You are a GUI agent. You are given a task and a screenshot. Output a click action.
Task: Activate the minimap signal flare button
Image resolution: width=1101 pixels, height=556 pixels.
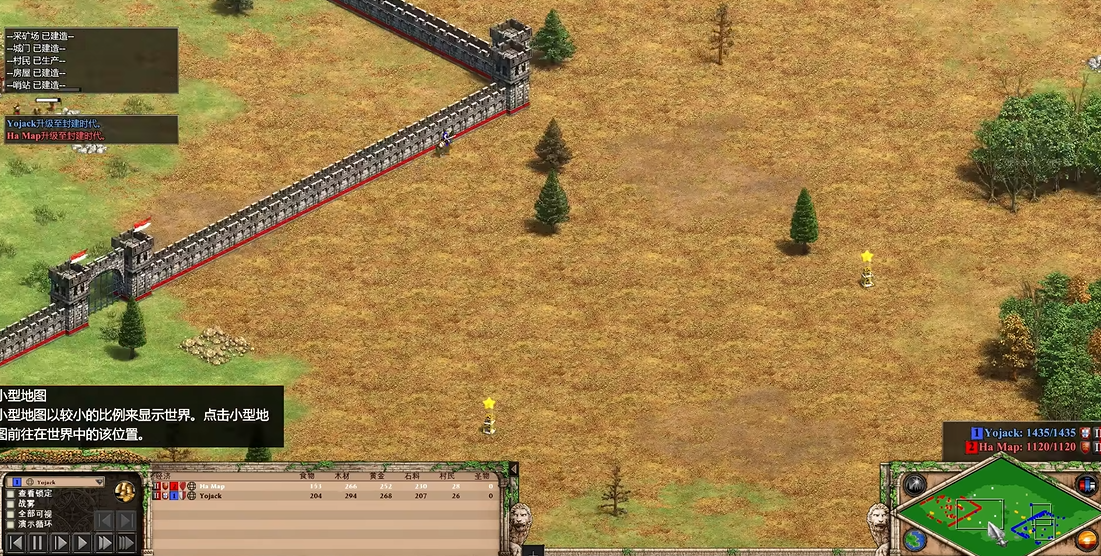[914, 486]
